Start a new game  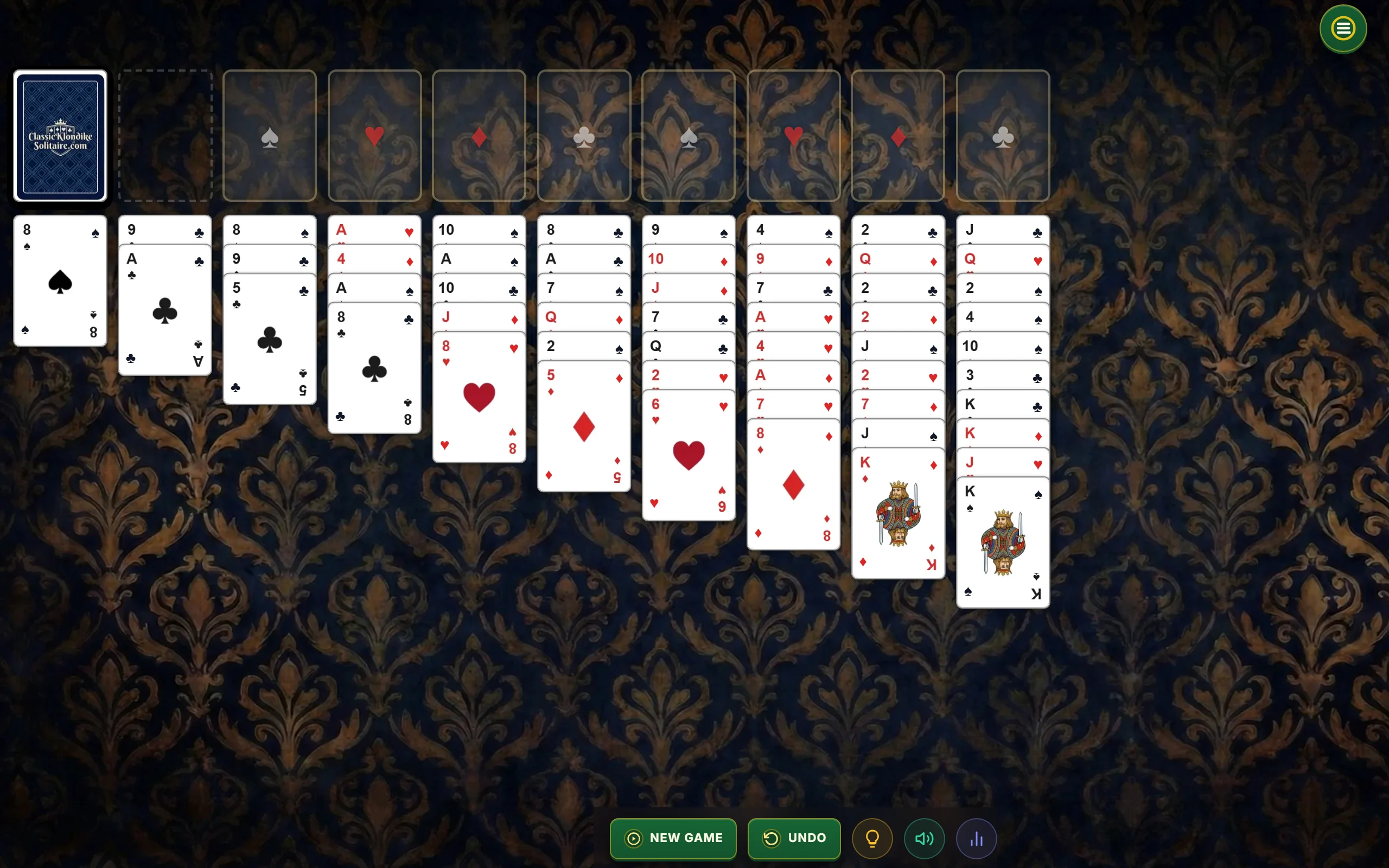(x=673, y=838)
